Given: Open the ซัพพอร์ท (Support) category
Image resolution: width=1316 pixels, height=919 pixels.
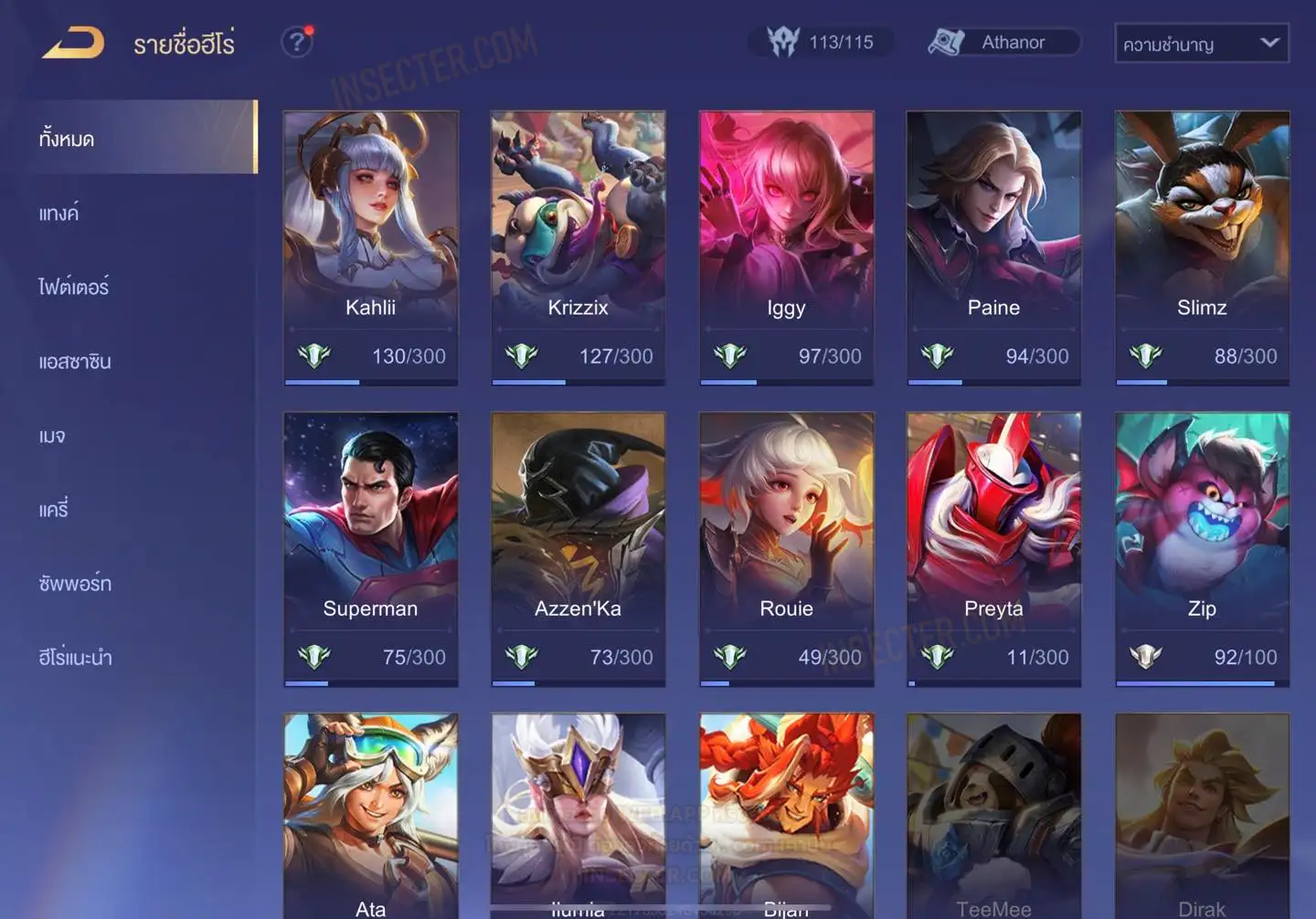Looking at the screenshot, I should tap(75, 583).
